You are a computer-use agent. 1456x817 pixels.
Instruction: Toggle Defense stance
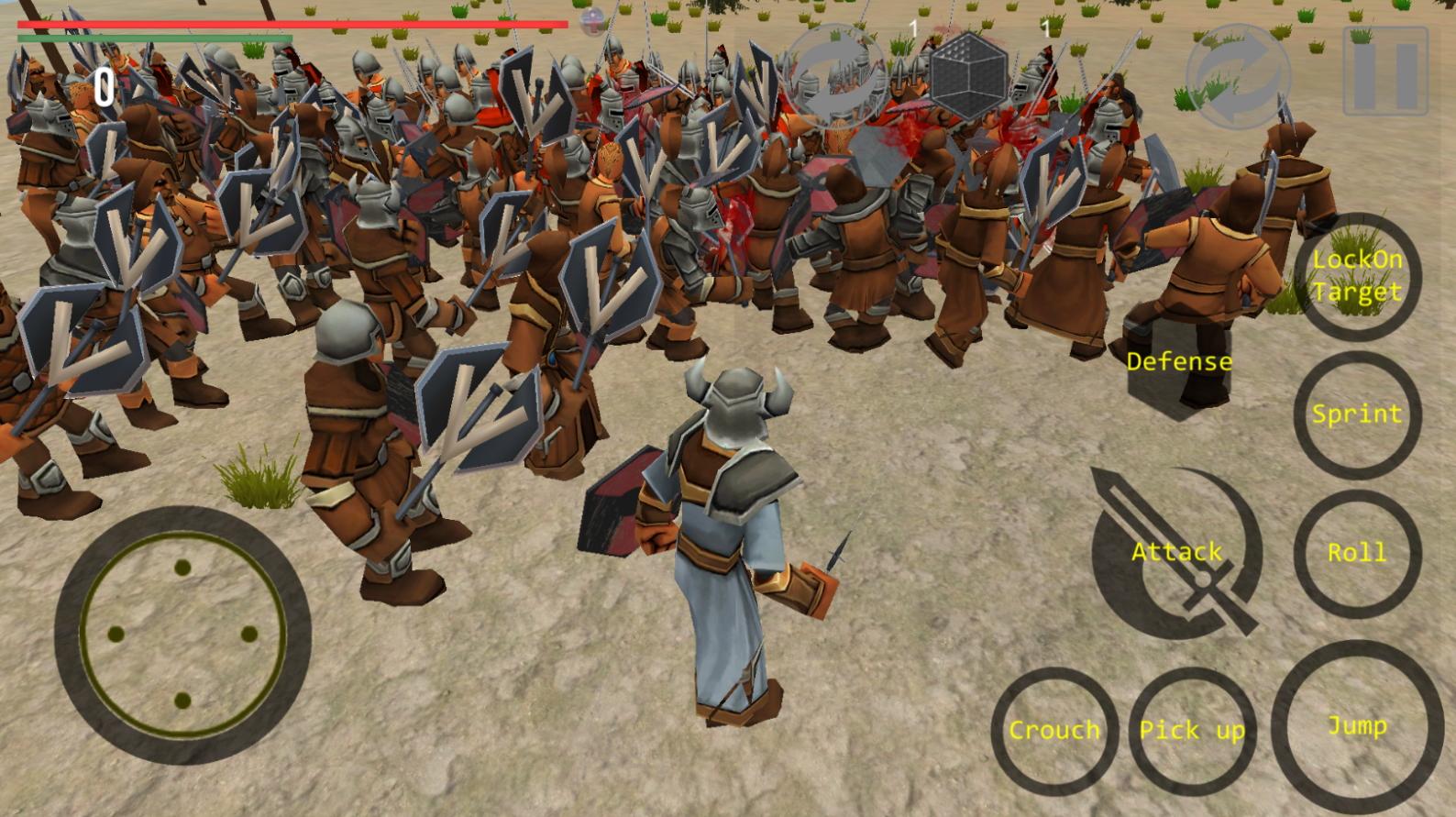tap(1179, 361)
